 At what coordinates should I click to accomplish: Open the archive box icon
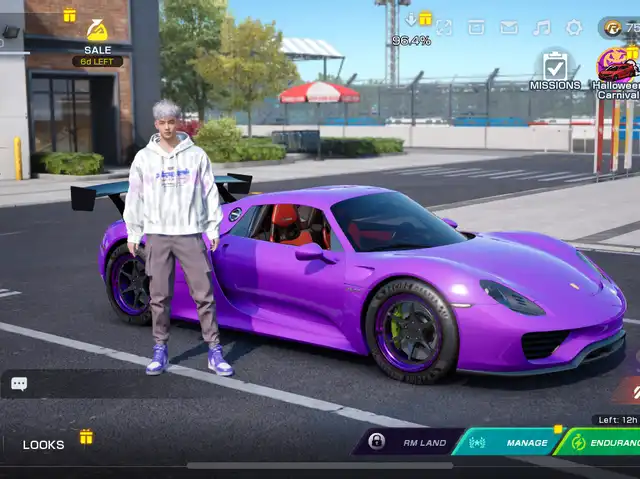[x=476, y=27]
